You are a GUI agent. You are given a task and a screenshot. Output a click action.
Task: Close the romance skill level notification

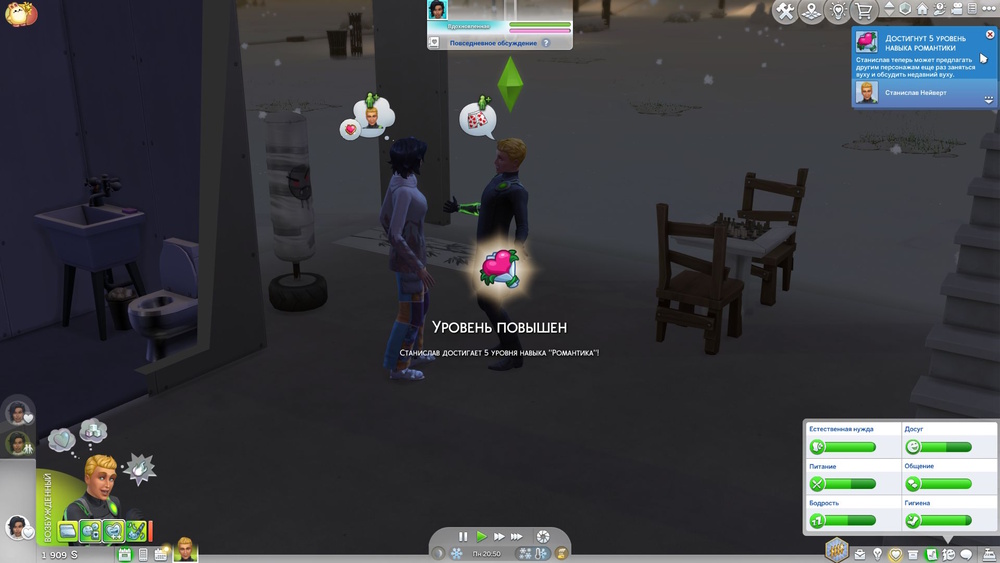pyautogui.click(x=990, y=34)
